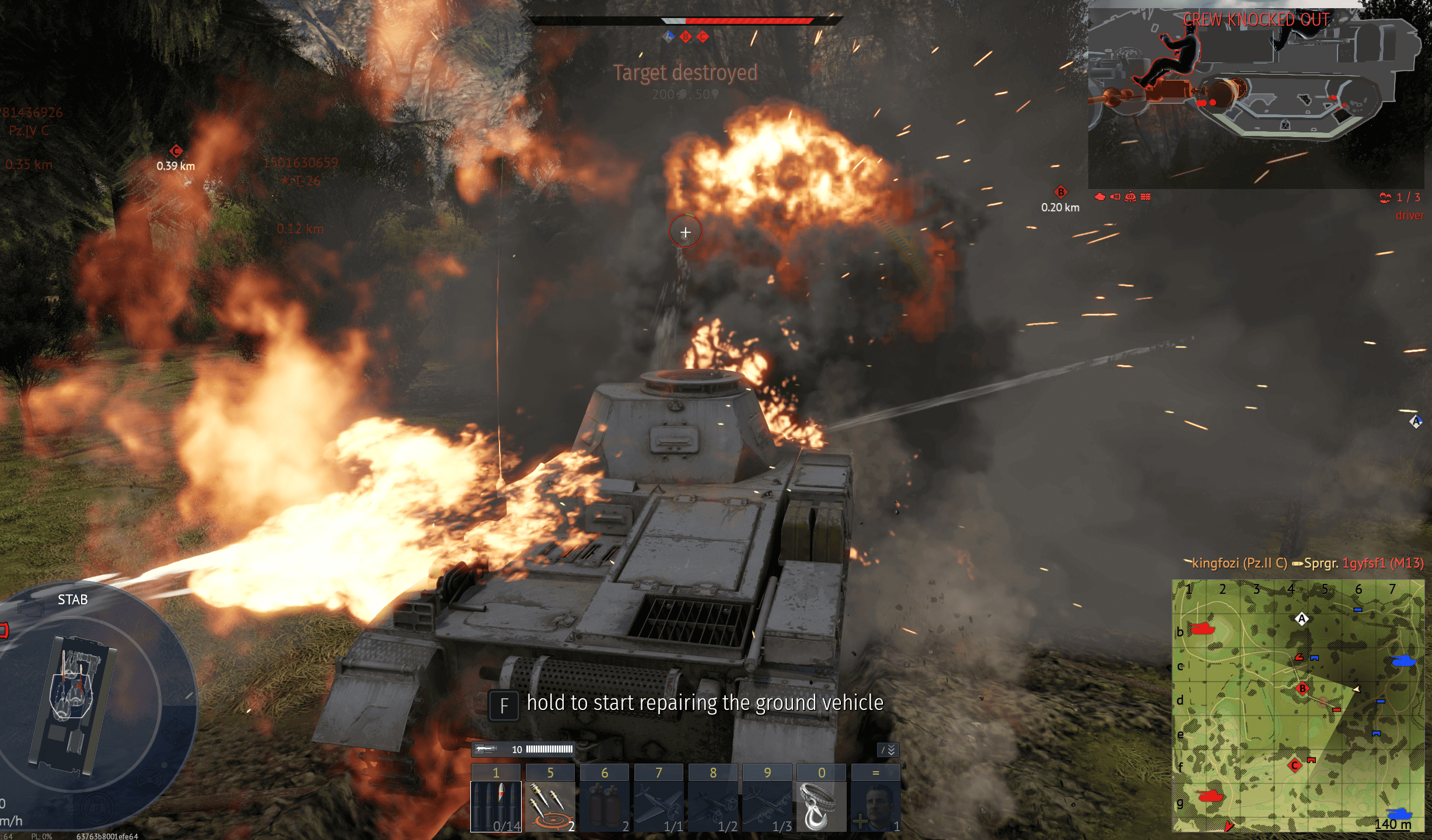Select the machine gun ammo indicator
The height and width of the screenshot is (840, 1432).
[523, 750]
